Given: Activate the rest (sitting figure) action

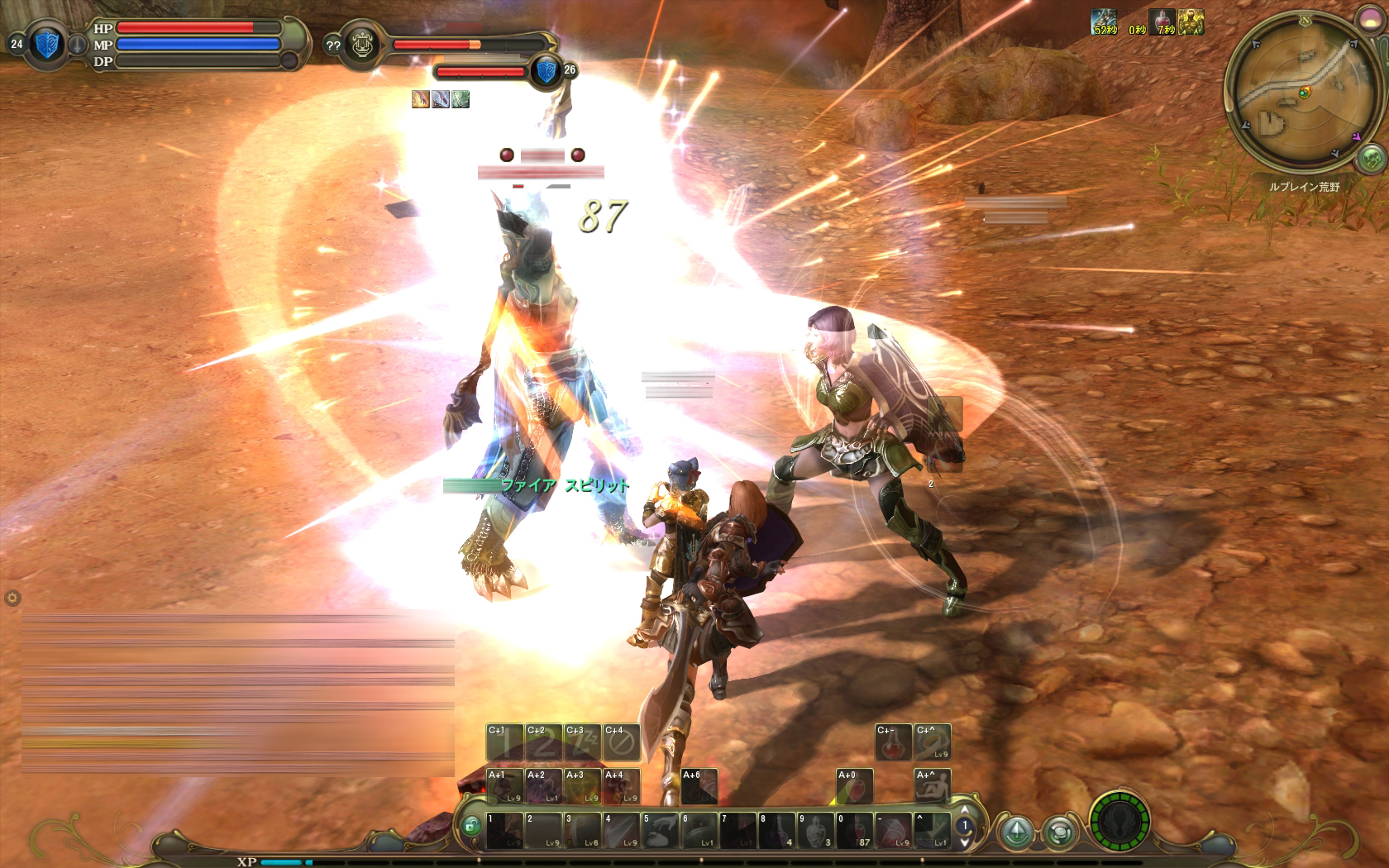Looking at the screenshot, I should point(932,786).
